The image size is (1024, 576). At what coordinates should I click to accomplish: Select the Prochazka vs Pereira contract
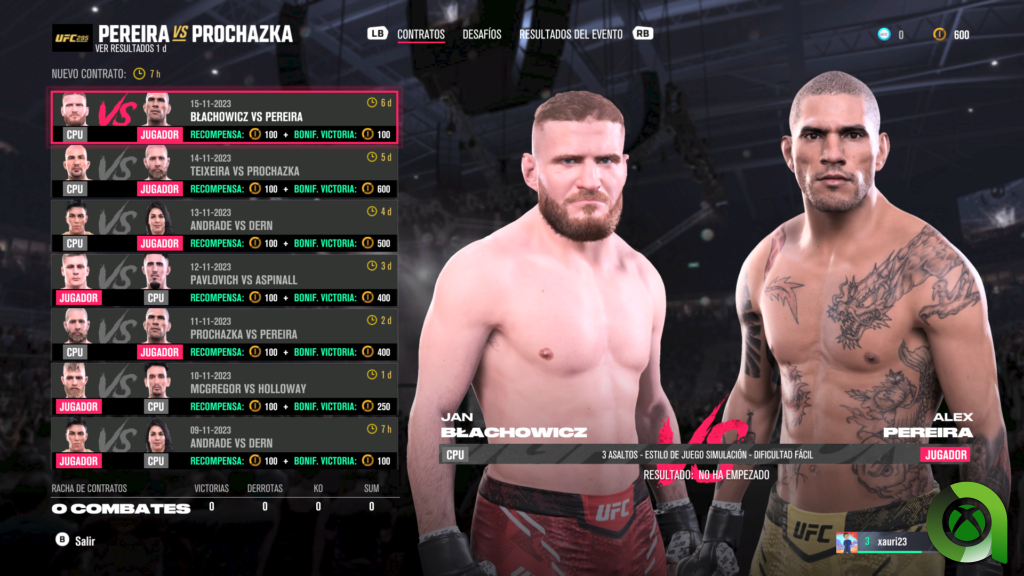(224, 334)
